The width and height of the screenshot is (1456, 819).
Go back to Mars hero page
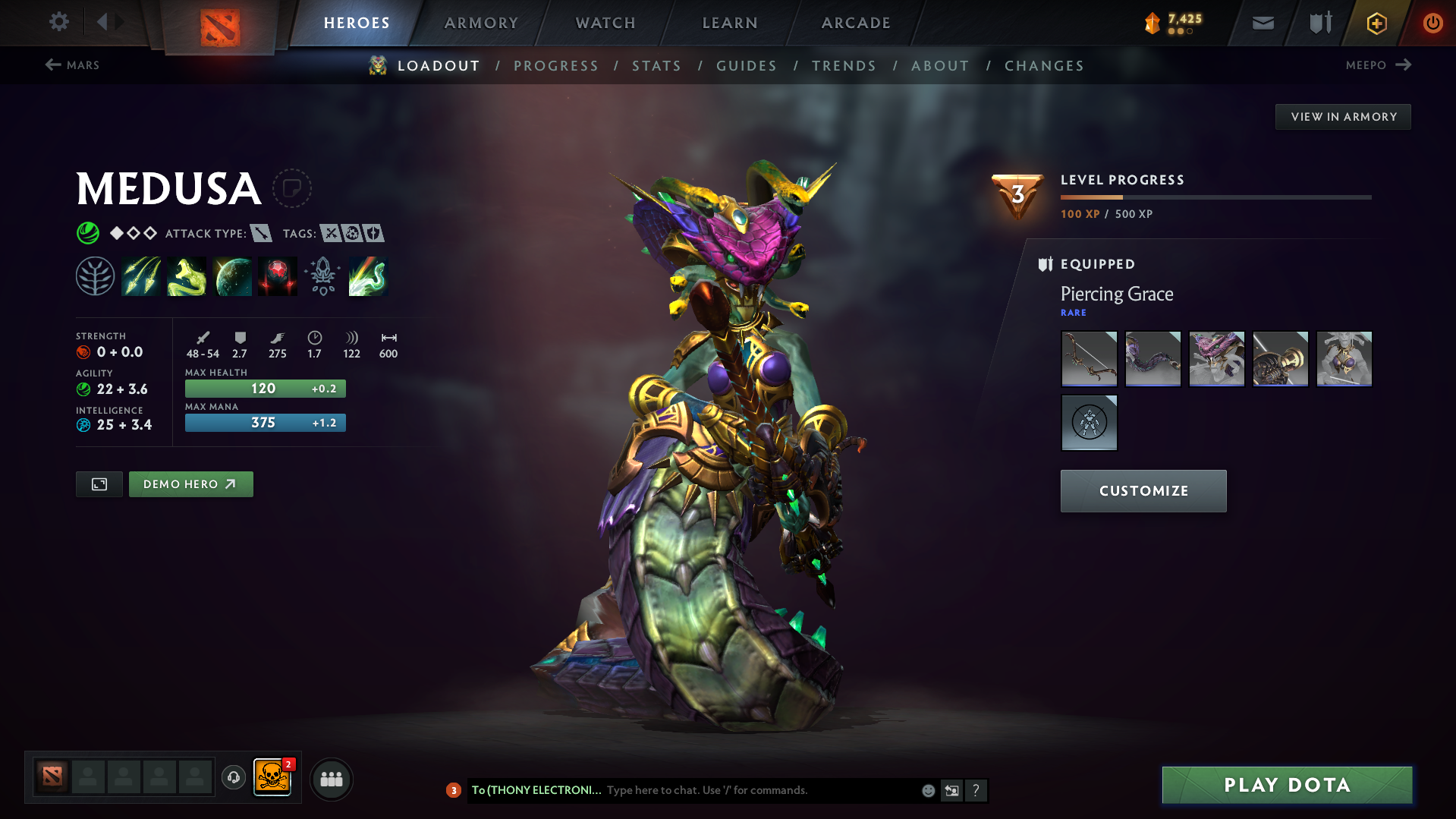point(73,65)
